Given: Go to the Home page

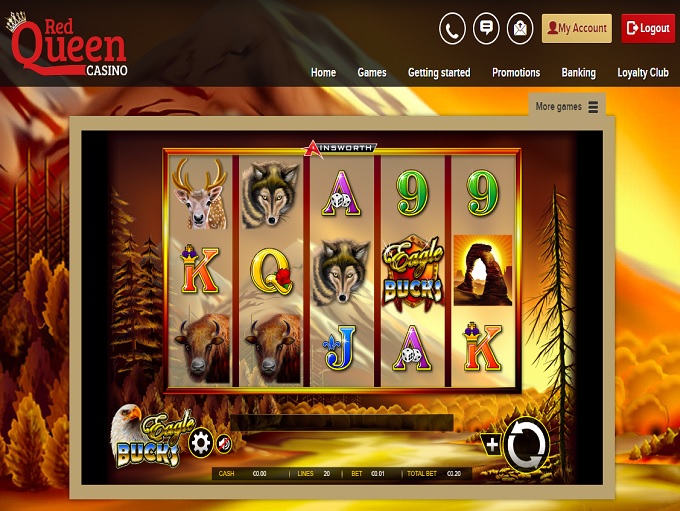Looking at the screenshot, I should pos(323,73).
